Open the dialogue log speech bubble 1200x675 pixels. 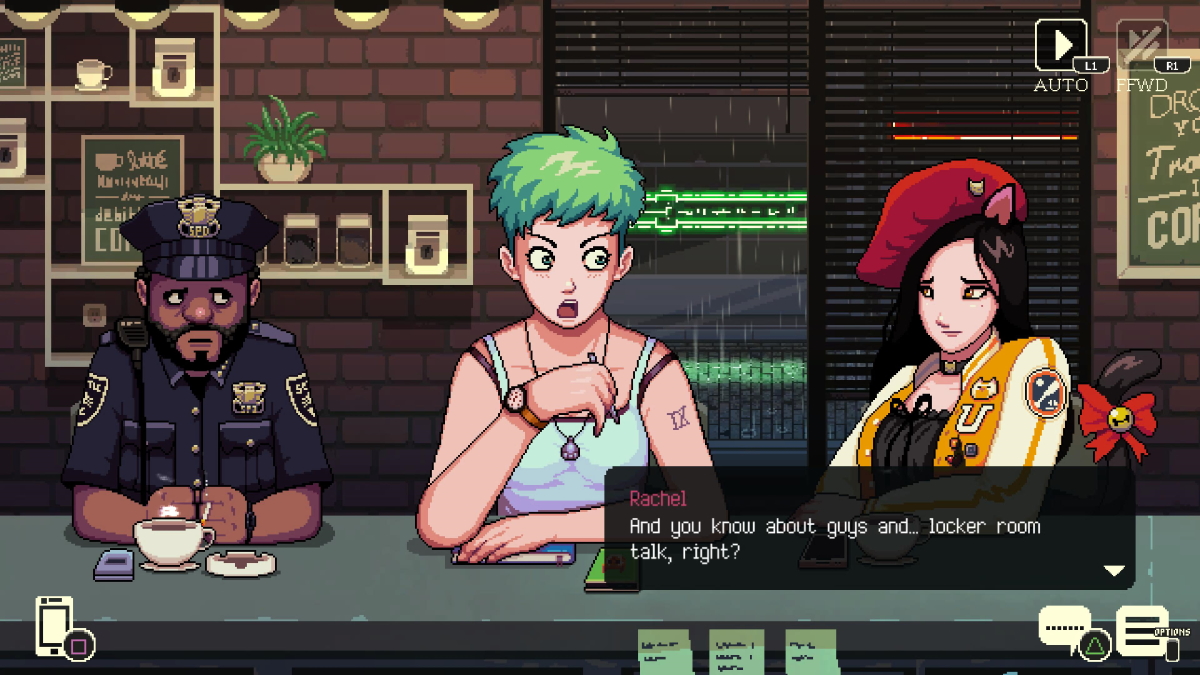(x=1064, y=627)
